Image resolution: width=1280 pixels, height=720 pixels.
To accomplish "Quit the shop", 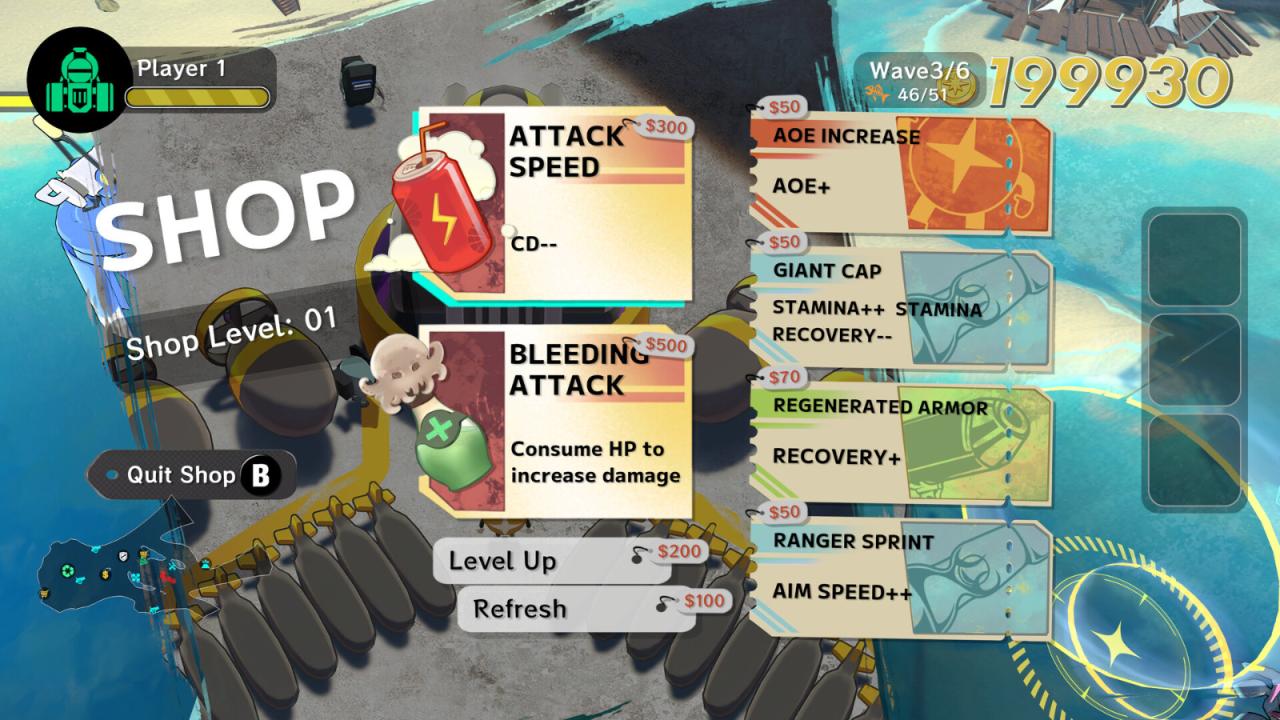I will tap(191, 475).
